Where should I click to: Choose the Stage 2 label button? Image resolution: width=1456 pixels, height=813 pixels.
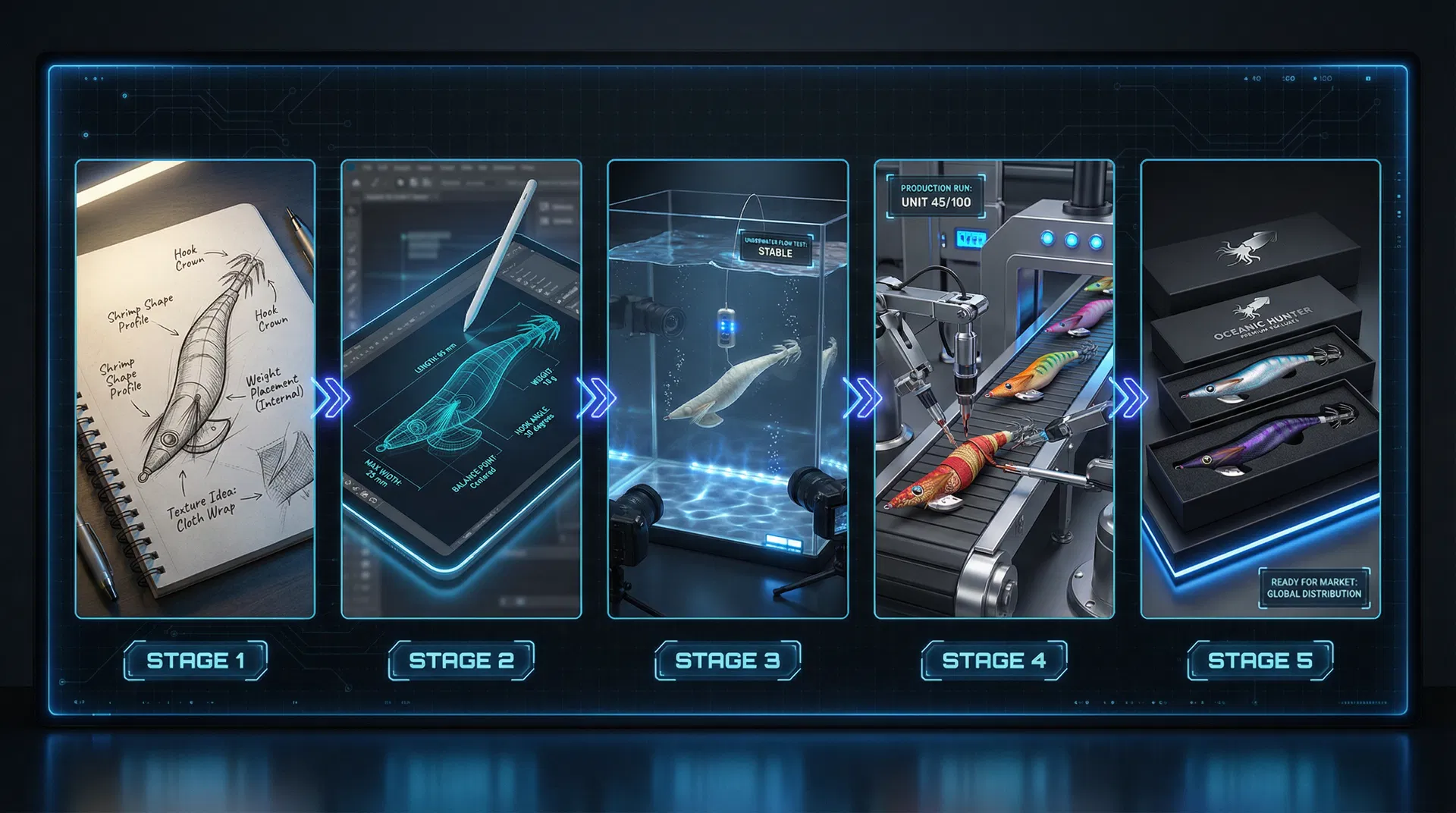(x=461, y=661)
